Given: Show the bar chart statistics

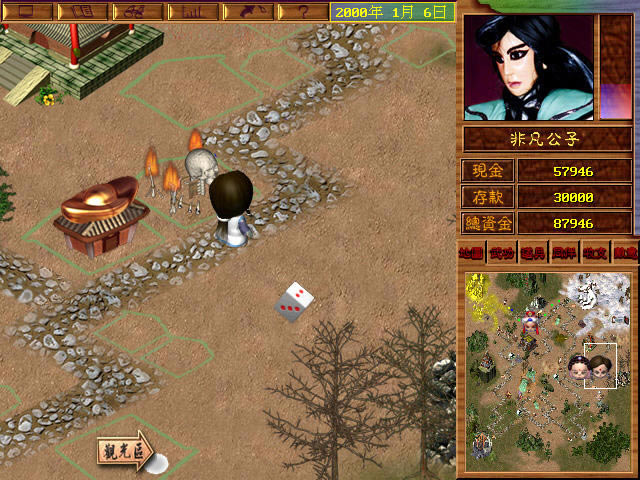Looking at the screenshot, I should pos(190,12).
